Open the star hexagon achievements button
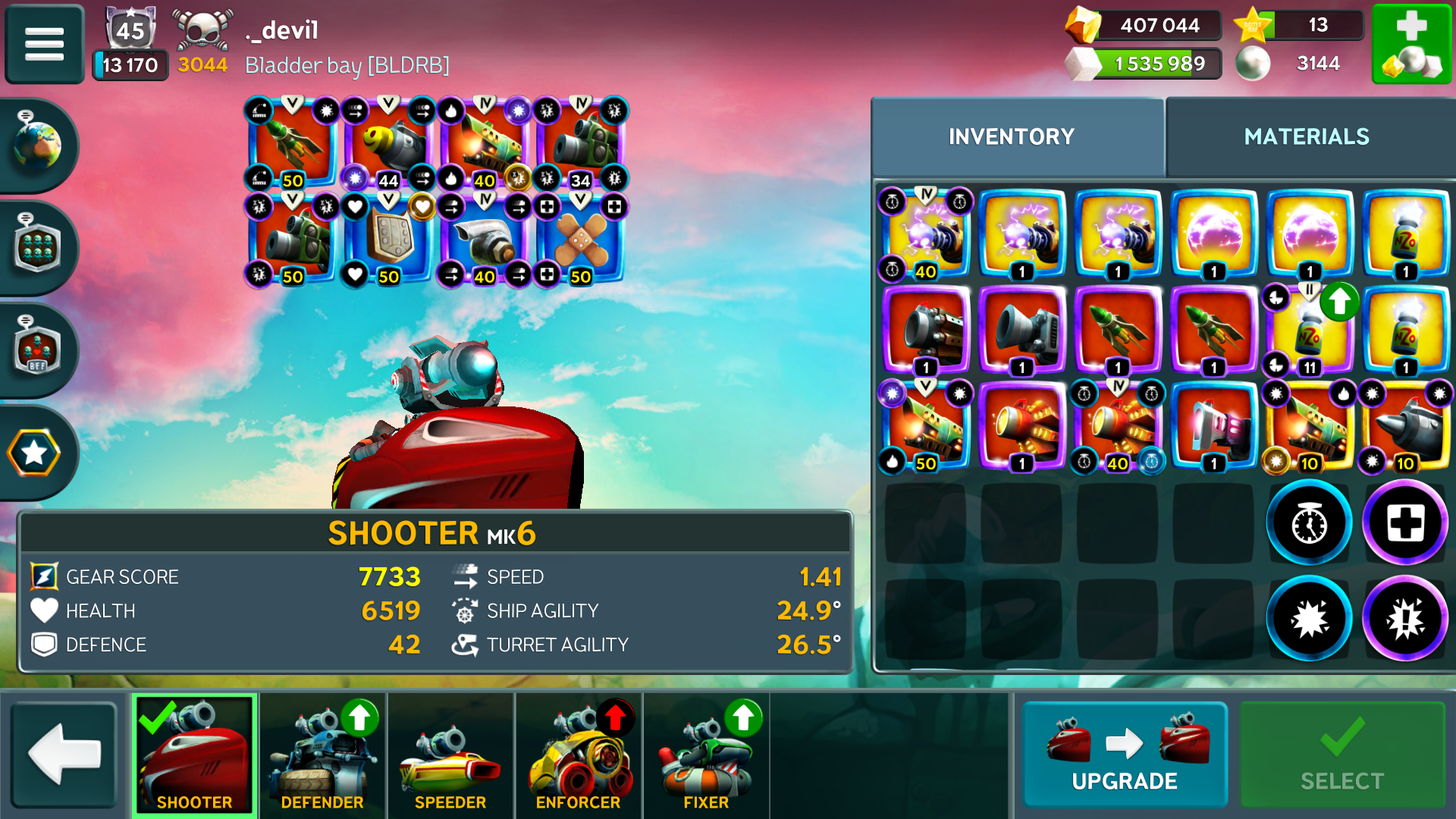The width and height of the screenshot is (1456, 819). [x=34, y=453]
